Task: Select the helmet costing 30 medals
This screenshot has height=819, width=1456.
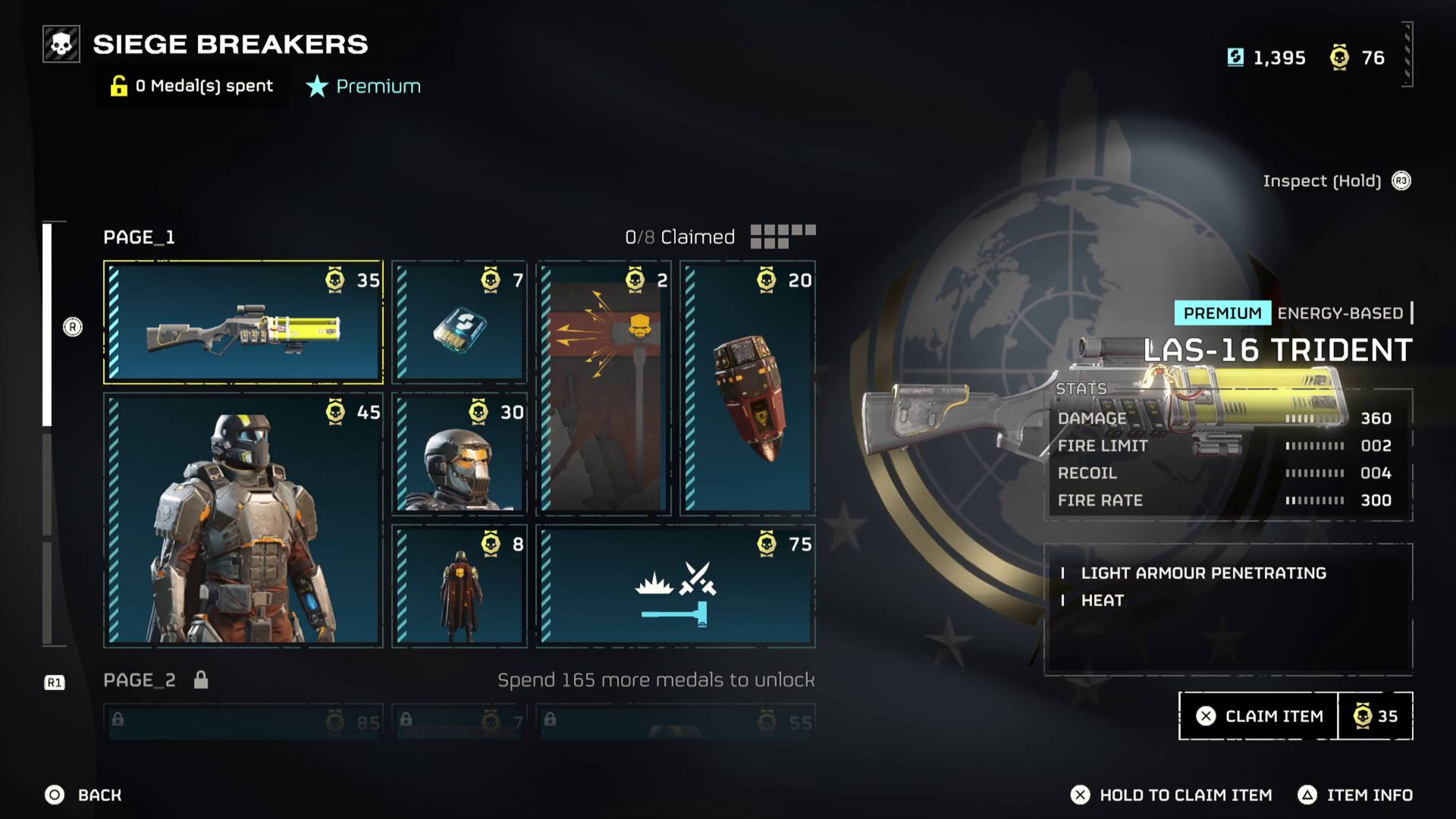Action: [458, 453]
